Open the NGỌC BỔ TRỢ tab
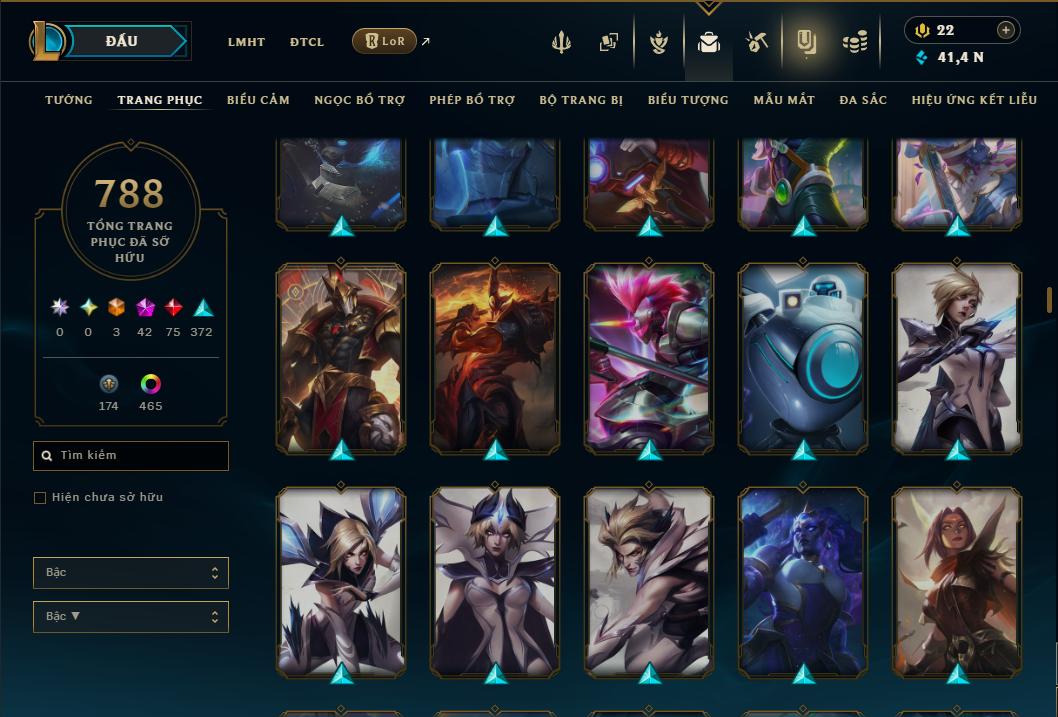Image resolution: width=1058 pixels, height=717 pixels. [359, 100]
